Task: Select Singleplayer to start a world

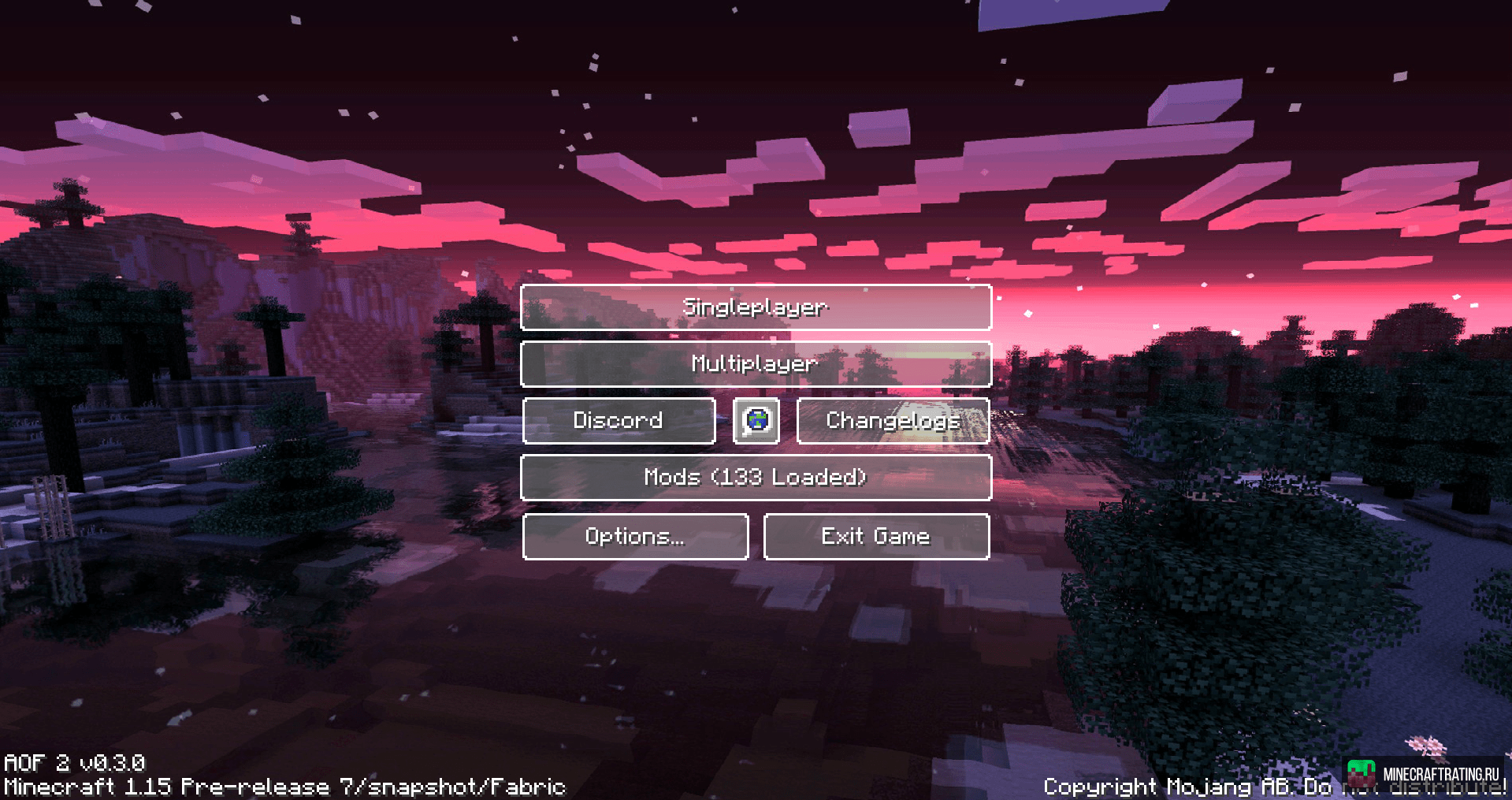Action: click(x=755, y=307)
